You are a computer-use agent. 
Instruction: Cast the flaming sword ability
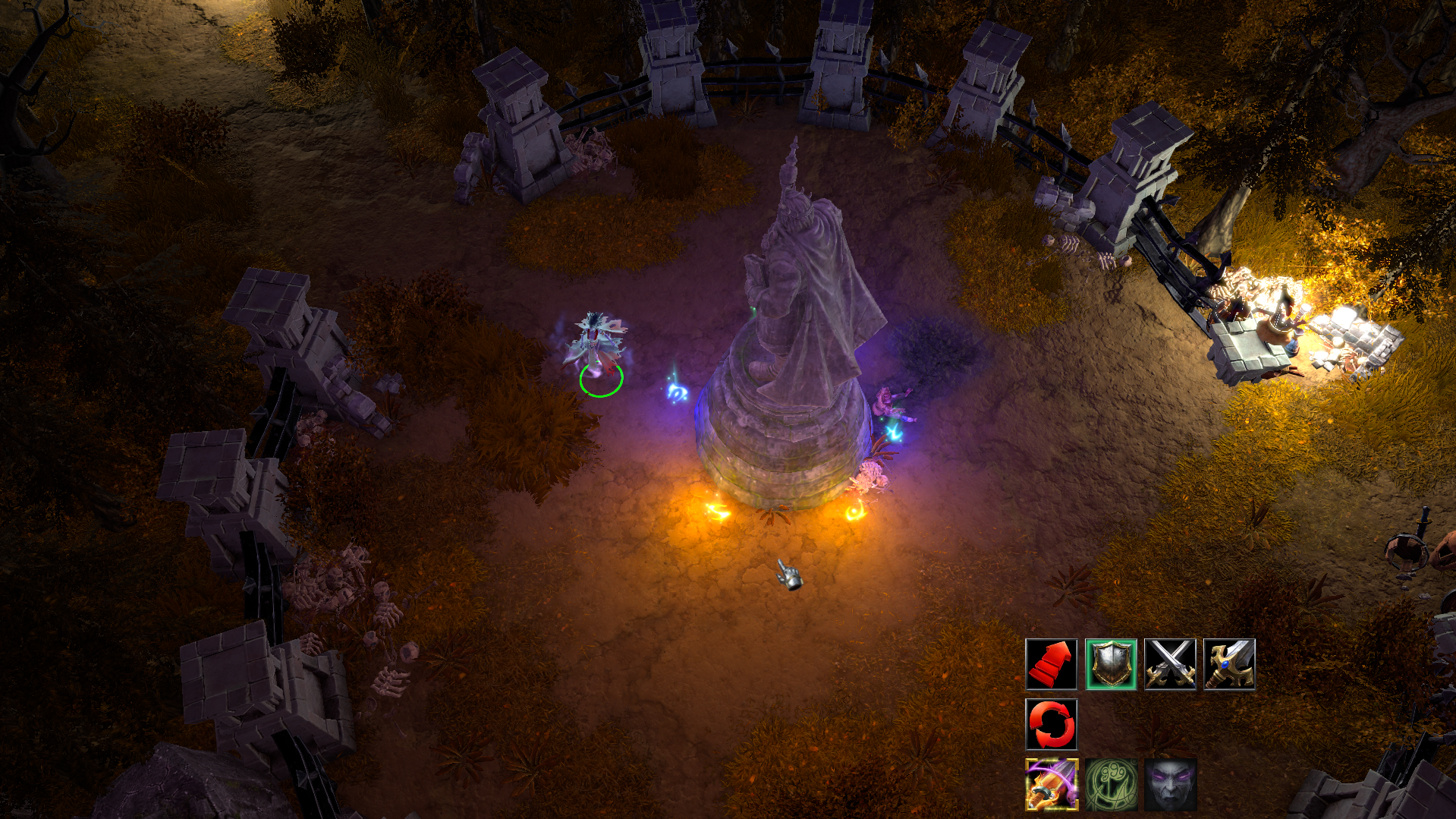(x=1051, y=784)
